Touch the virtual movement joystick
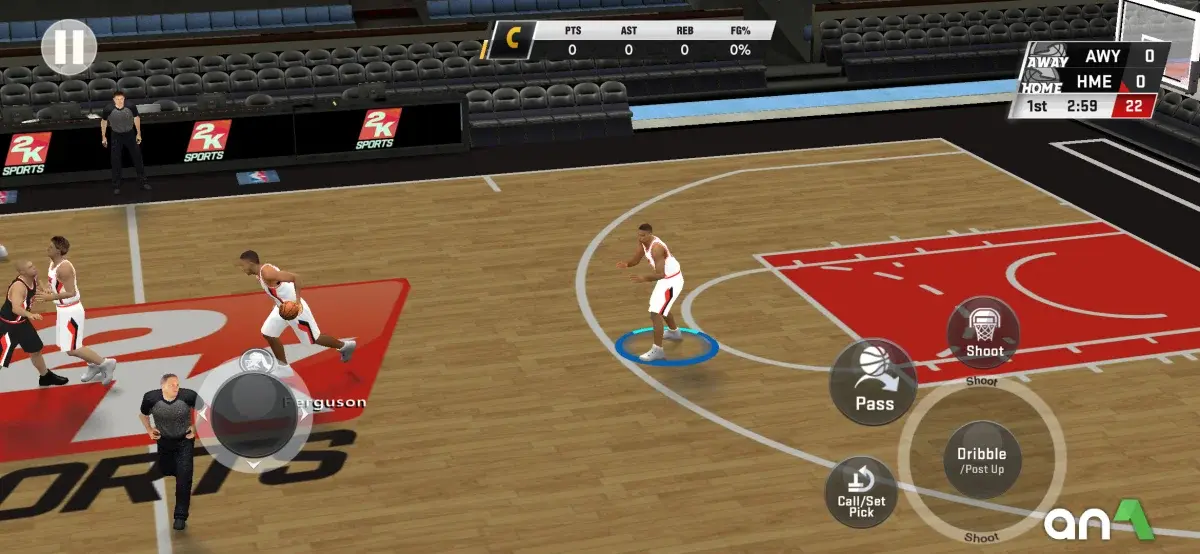Screen dimensions: 1200x554 252,411
